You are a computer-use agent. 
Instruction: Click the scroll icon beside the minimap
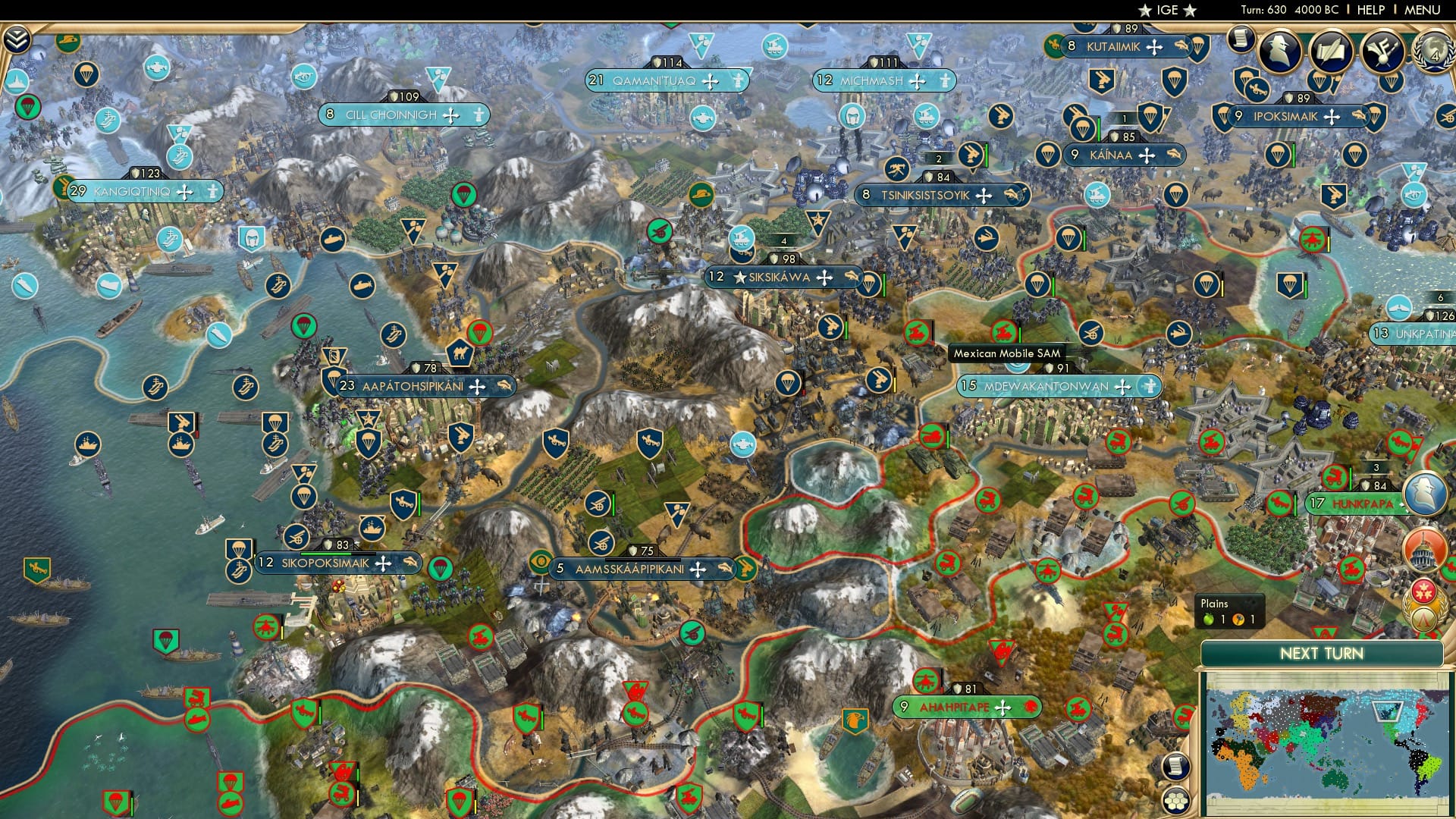[x=1176, y=767]
